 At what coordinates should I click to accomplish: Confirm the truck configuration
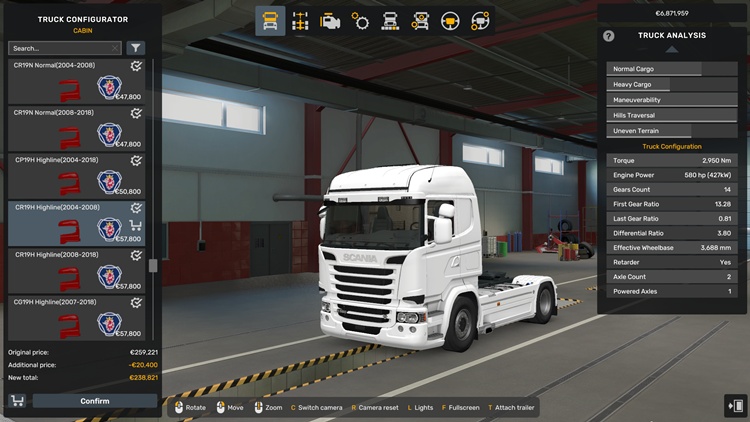coord(95,401)
